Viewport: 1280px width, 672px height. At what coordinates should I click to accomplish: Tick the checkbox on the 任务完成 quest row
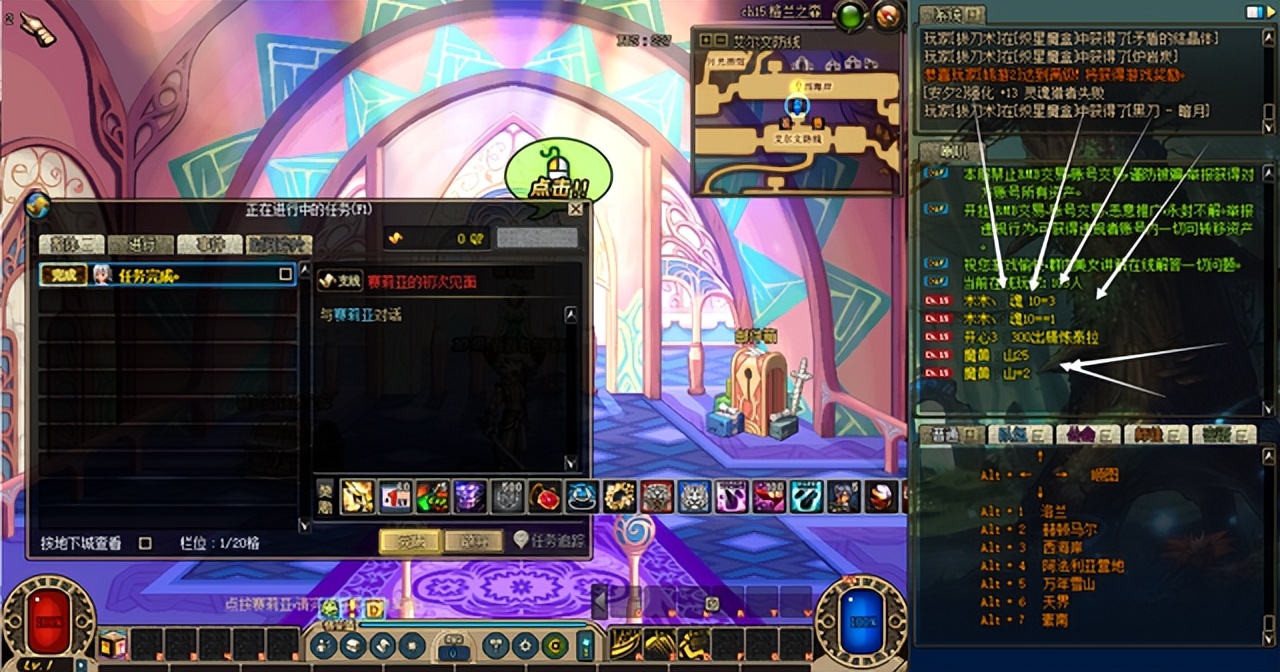(x=285, y=274)
